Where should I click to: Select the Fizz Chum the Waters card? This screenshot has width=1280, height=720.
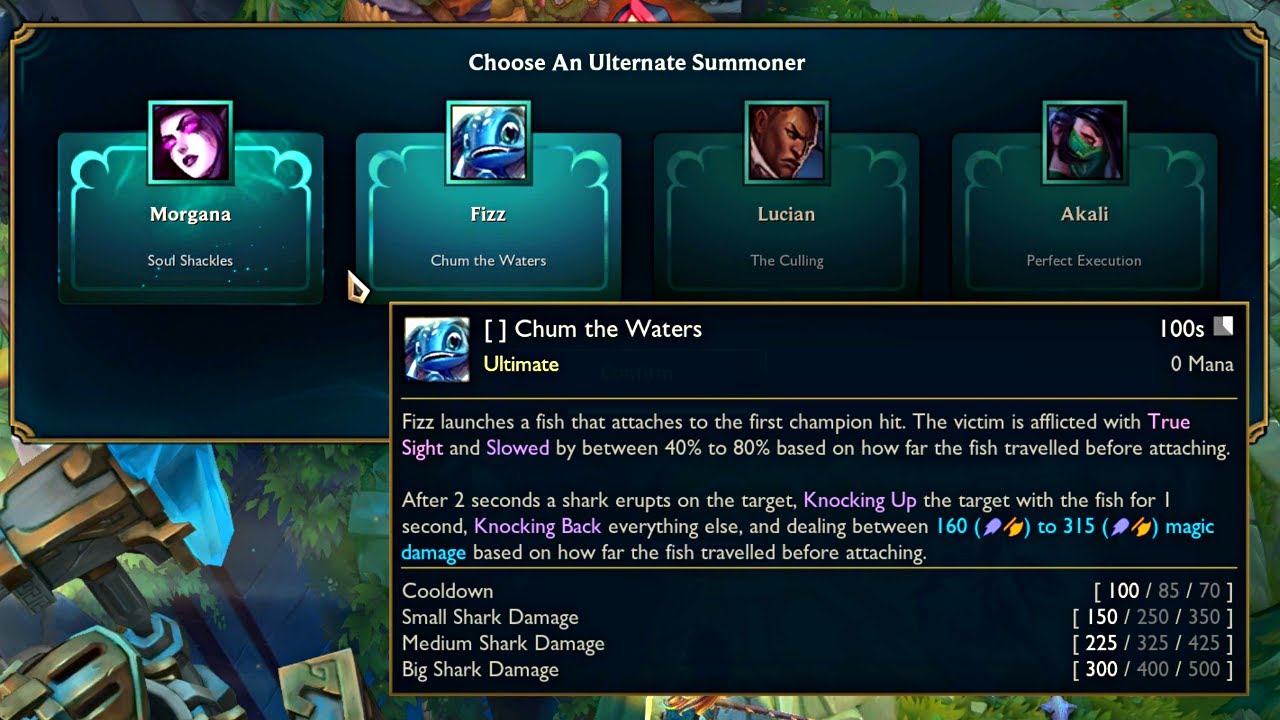pos(488,218)
